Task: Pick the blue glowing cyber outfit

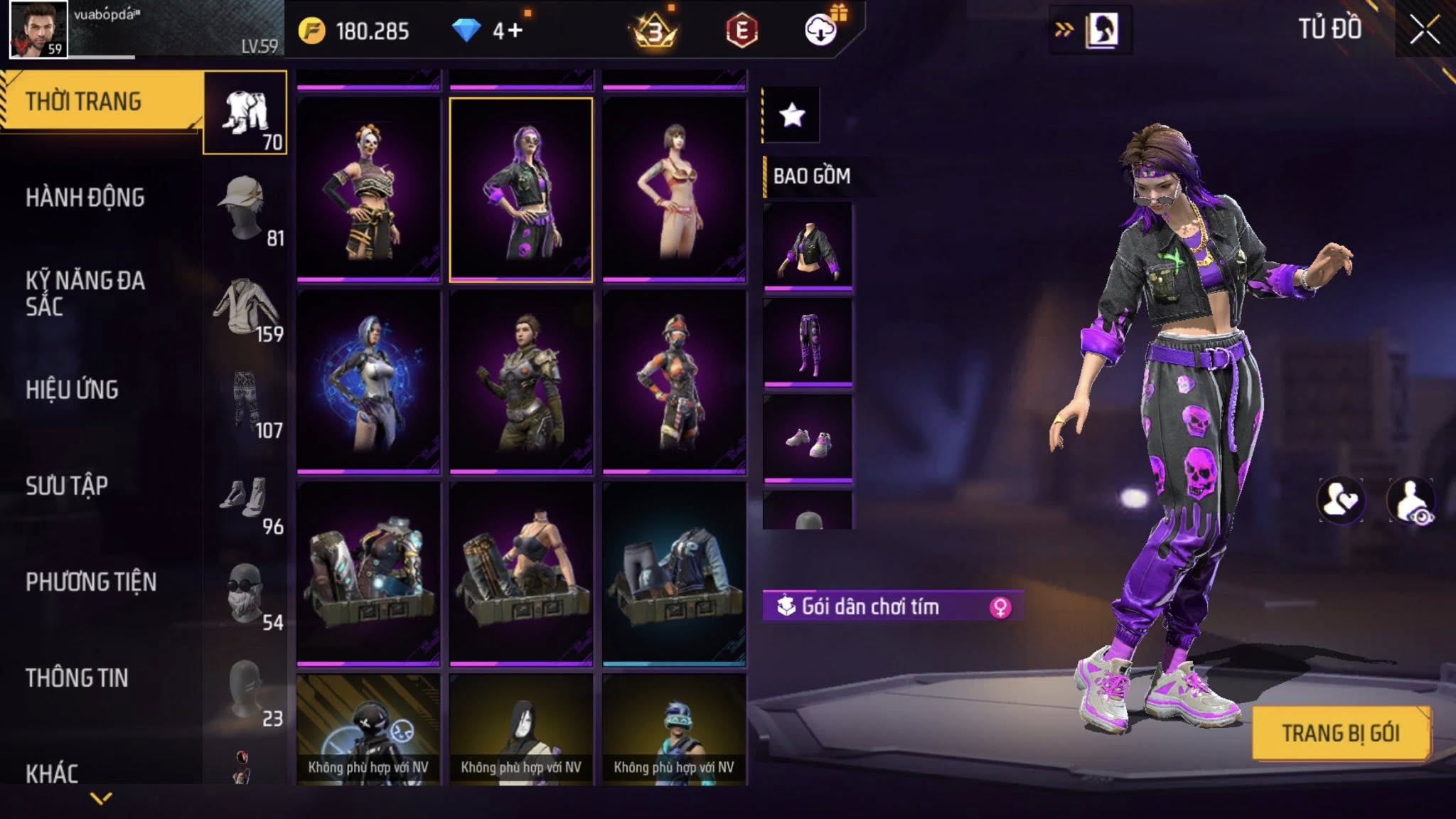Action: [x=368, y=382]
